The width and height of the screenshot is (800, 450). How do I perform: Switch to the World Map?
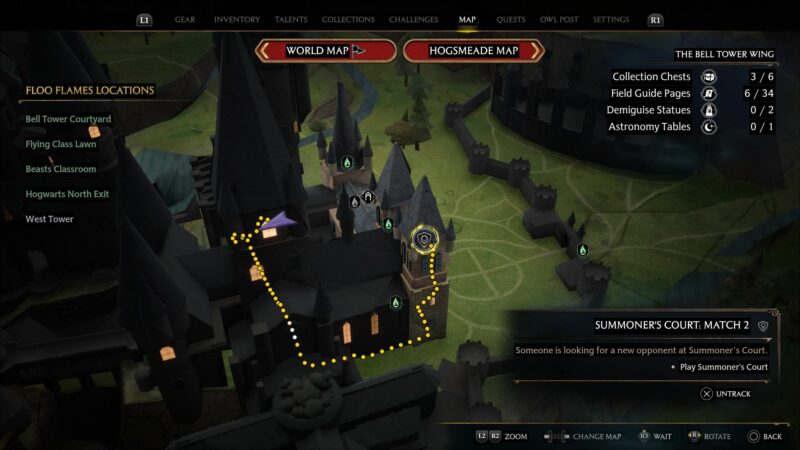[325, 51]
